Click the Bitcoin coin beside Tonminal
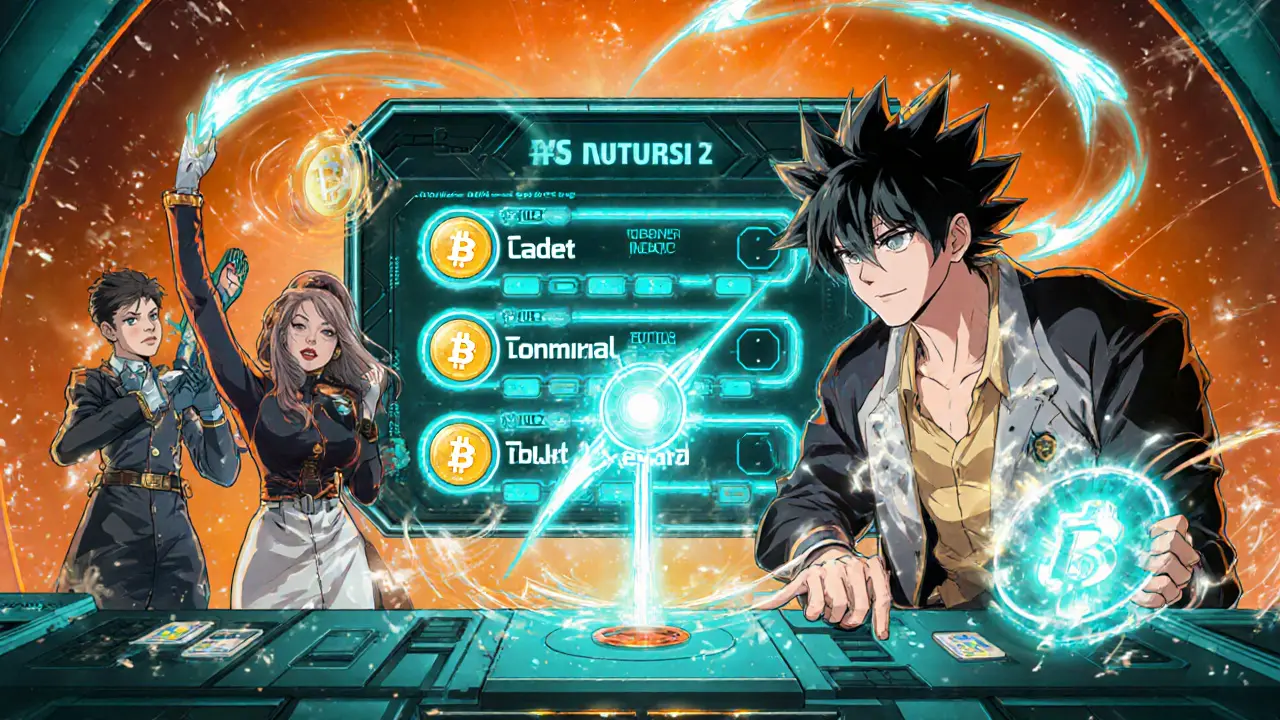This screenshot has height=720, width=1280. click(x=460, y=349)
